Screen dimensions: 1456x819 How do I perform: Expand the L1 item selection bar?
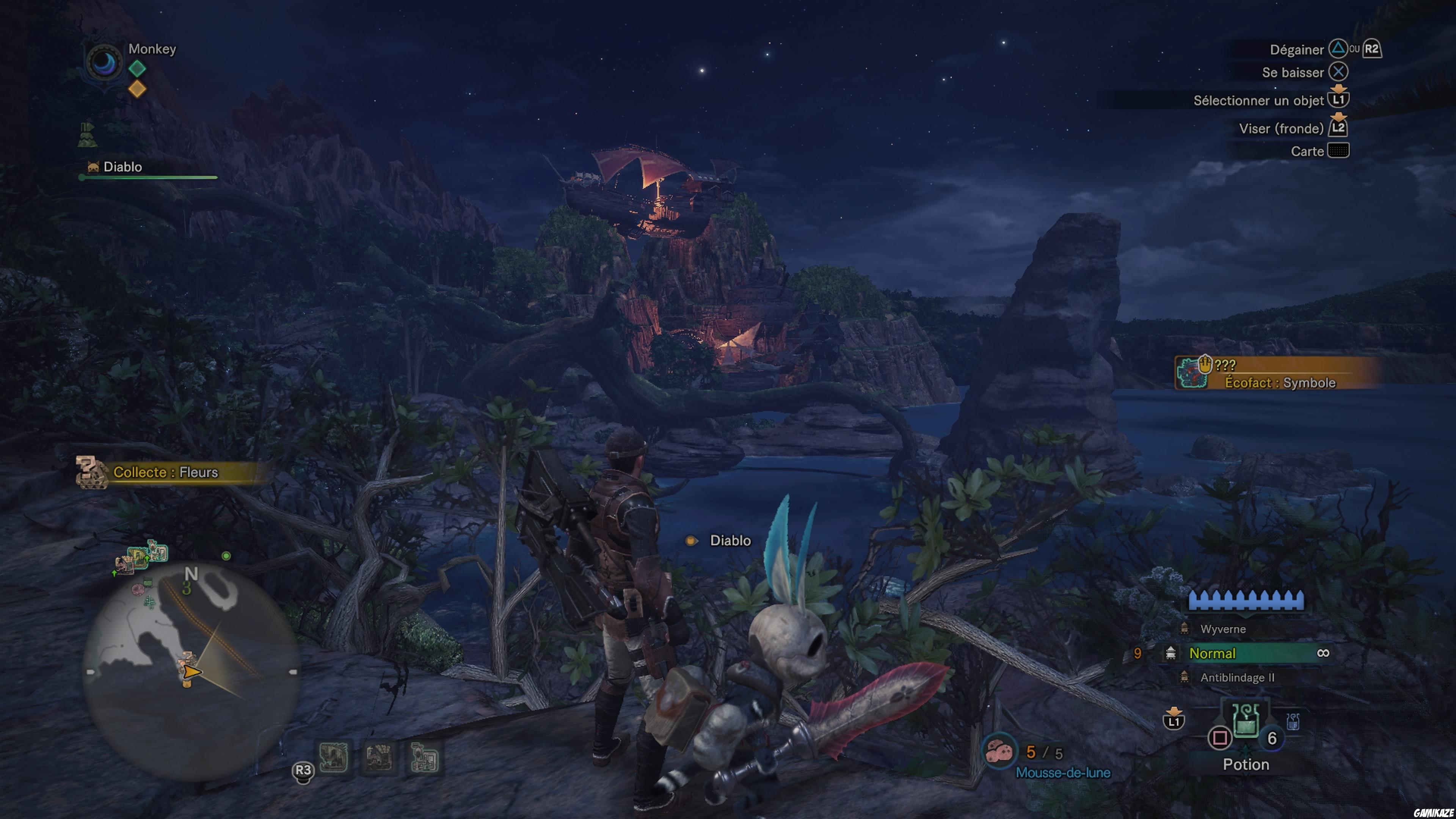pos(1339,99)
